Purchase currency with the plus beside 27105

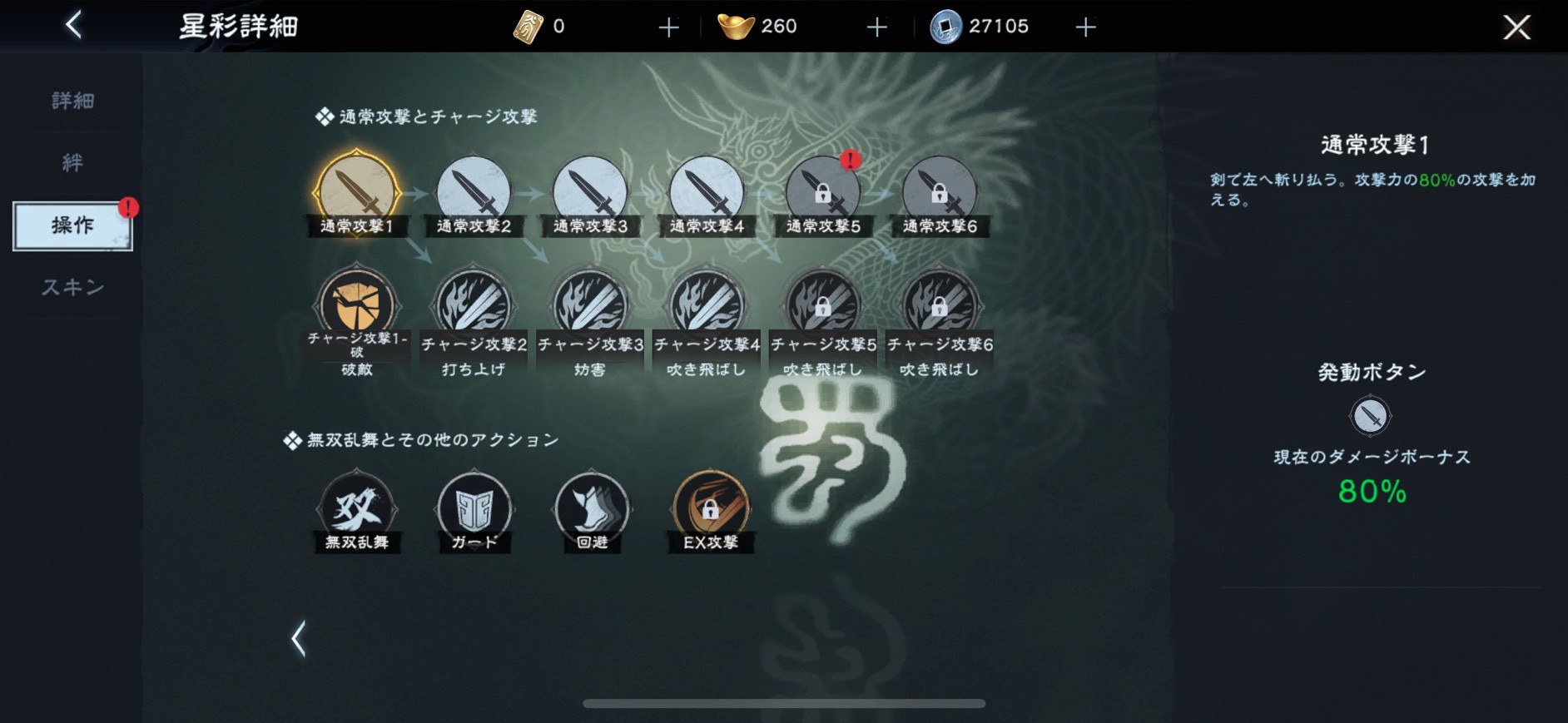1085,26
